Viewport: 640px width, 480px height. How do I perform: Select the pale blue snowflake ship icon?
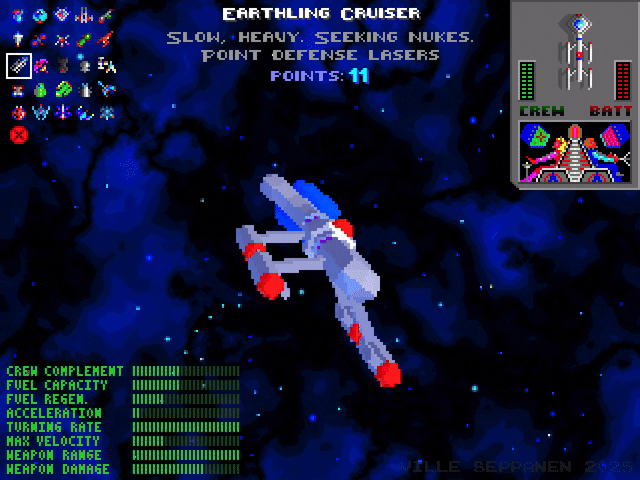click(107, 111)
